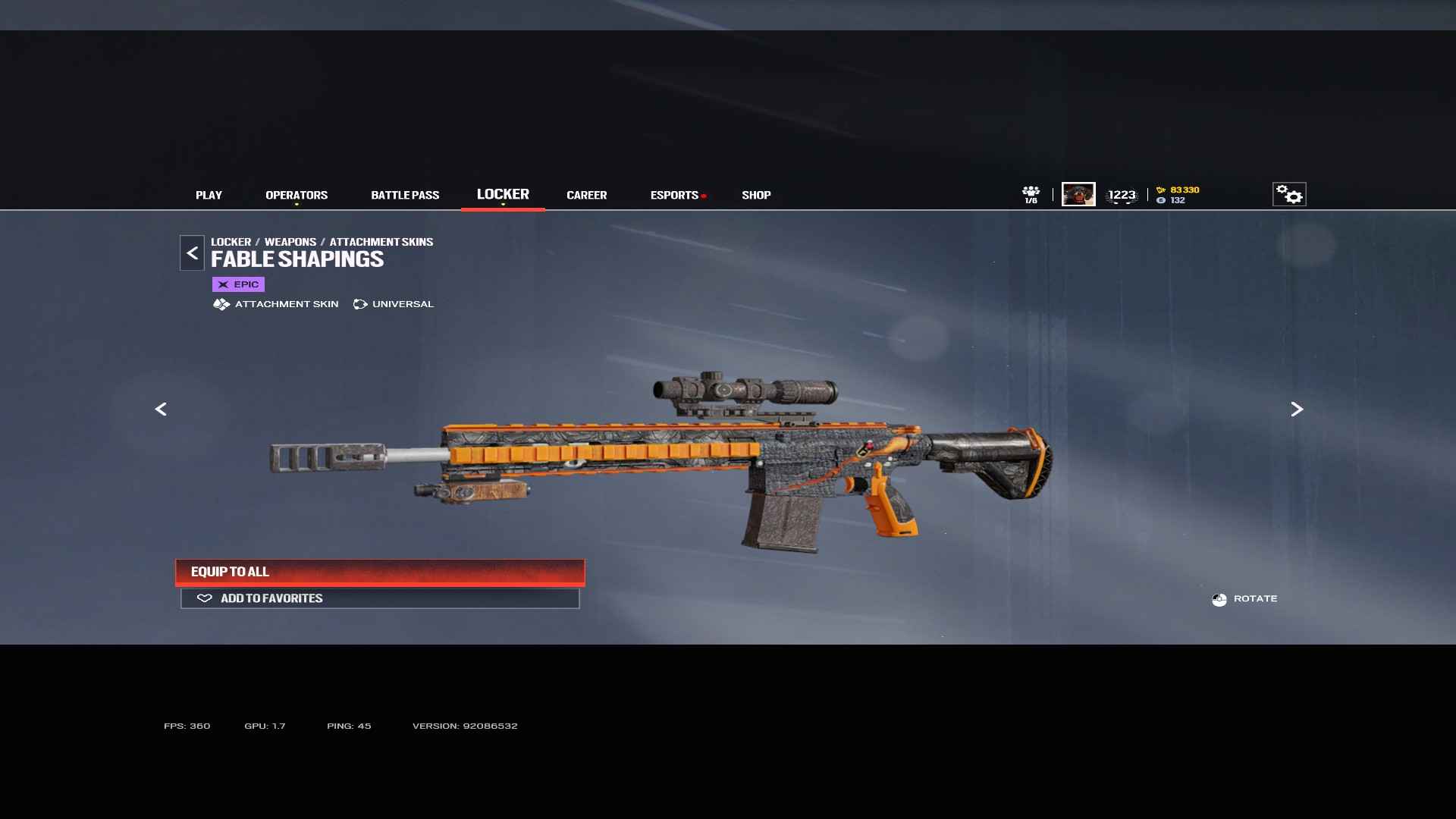
Task: Open the Play tab
Action: tap(209, 195)
